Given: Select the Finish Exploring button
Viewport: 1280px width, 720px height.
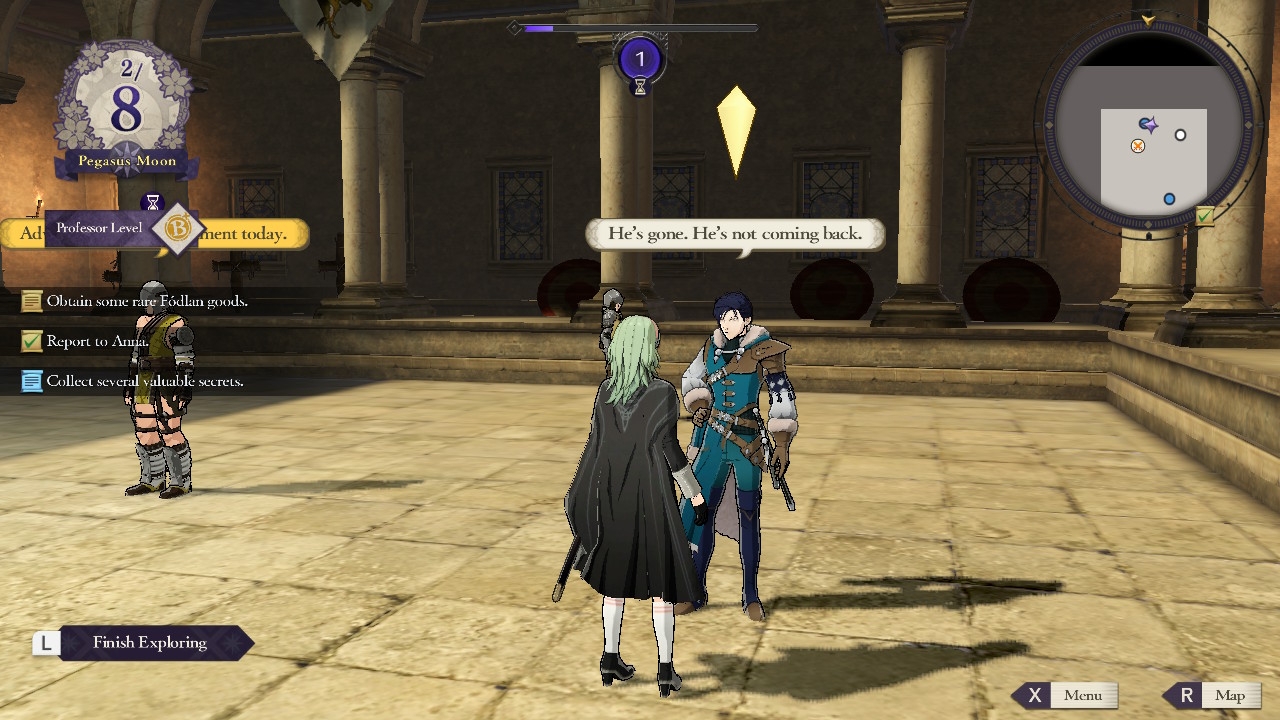Looking at the screenshot, I should pos(148,643).
